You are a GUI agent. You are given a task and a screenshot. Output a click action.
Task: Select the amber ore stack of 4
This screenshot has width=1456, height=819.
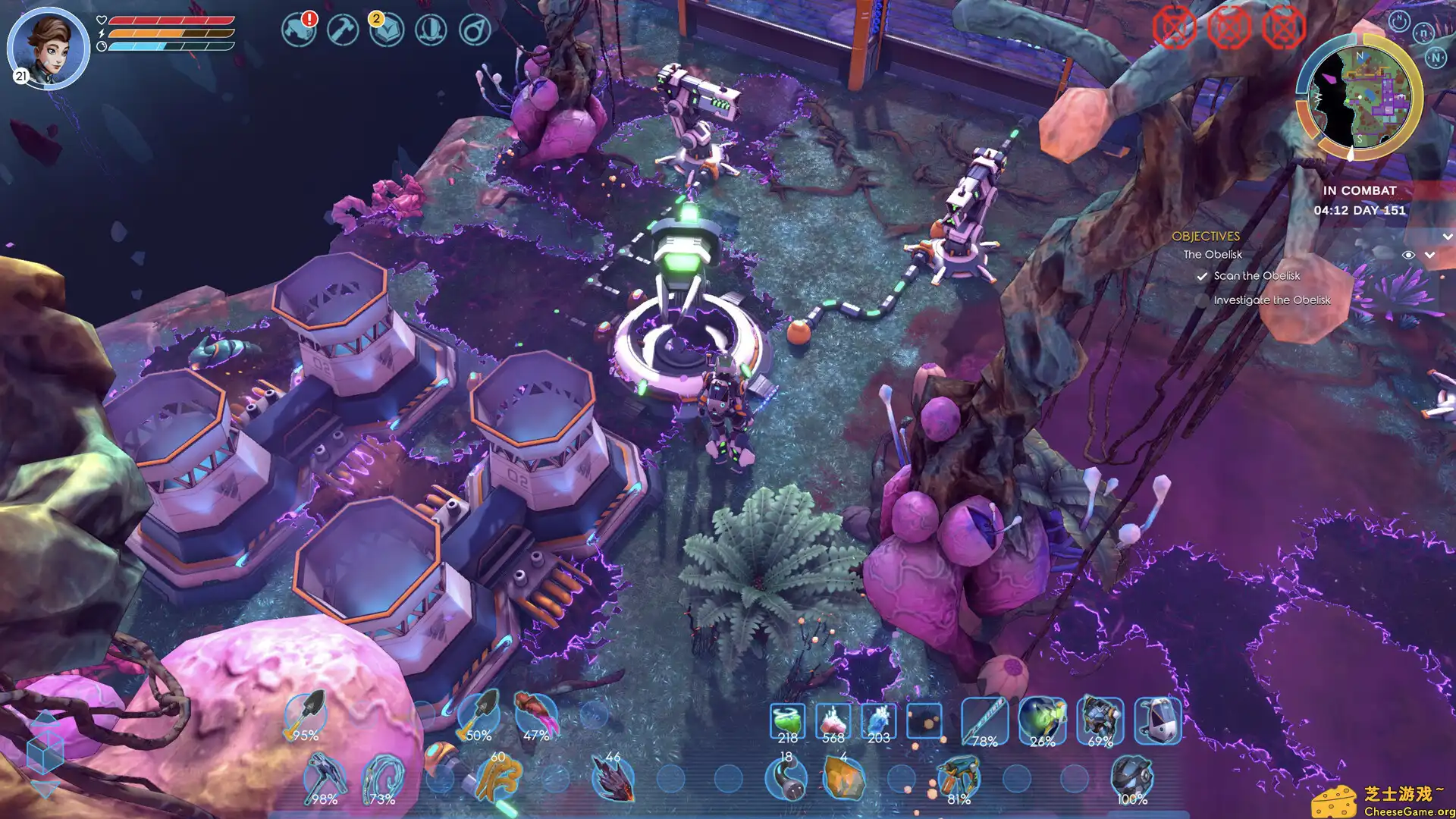[843, 778]
